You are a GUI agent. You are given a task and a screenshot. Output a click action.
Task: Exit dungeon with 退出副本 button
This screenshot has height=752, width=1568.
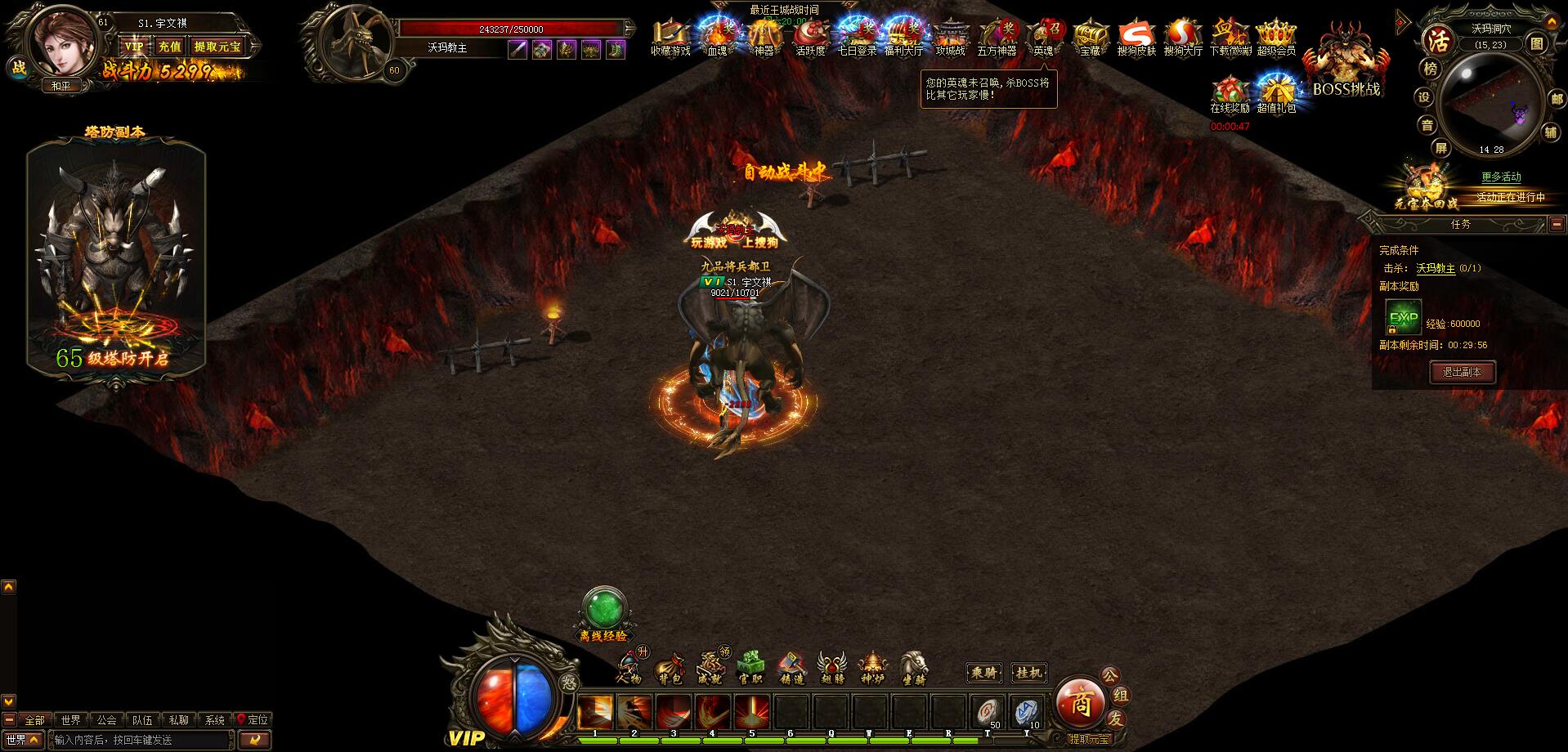[x=1462, y=372]
